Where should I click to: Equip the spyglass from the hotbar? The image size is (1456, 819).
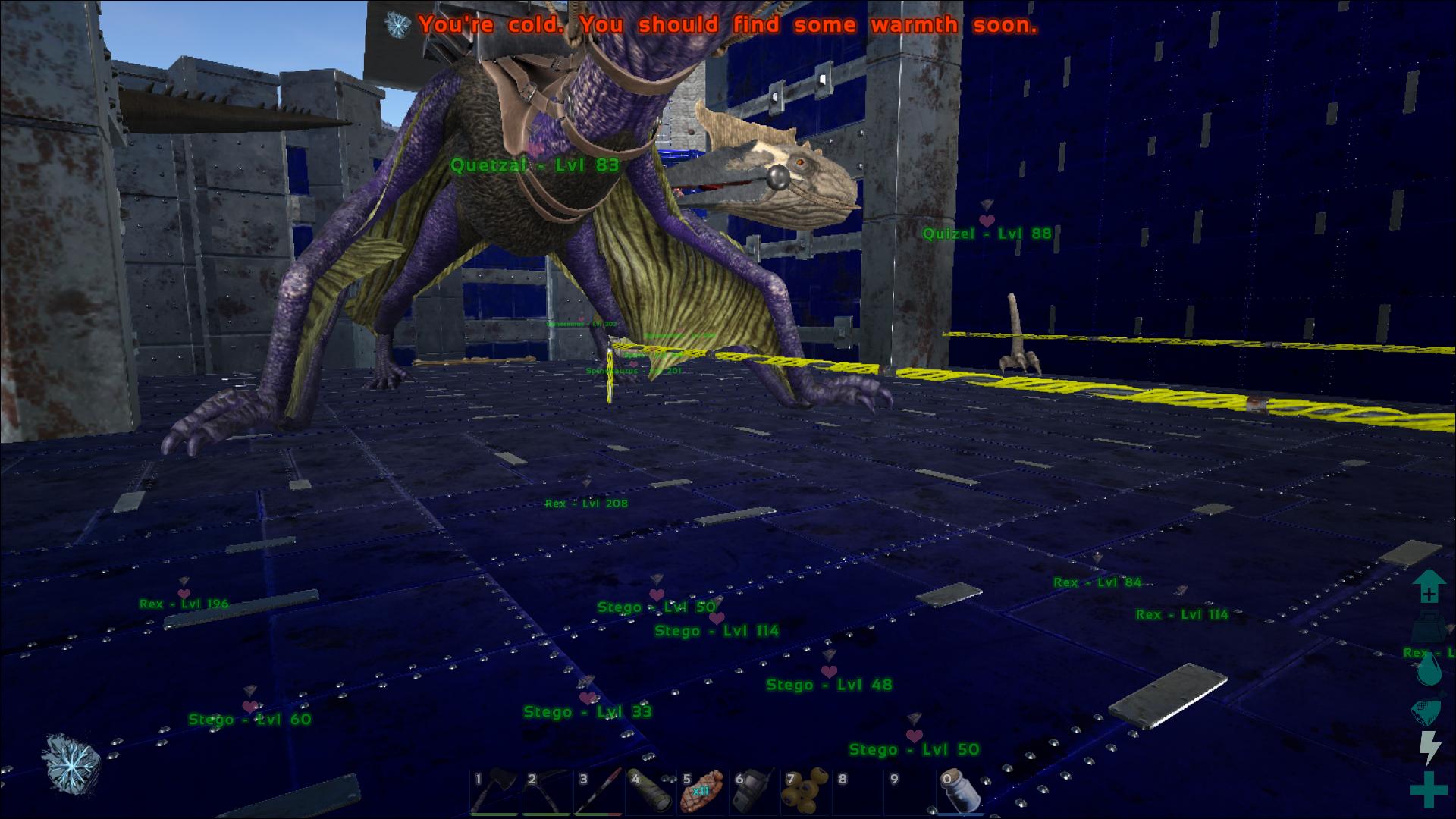pyautogui.click(x=651, y=792)
